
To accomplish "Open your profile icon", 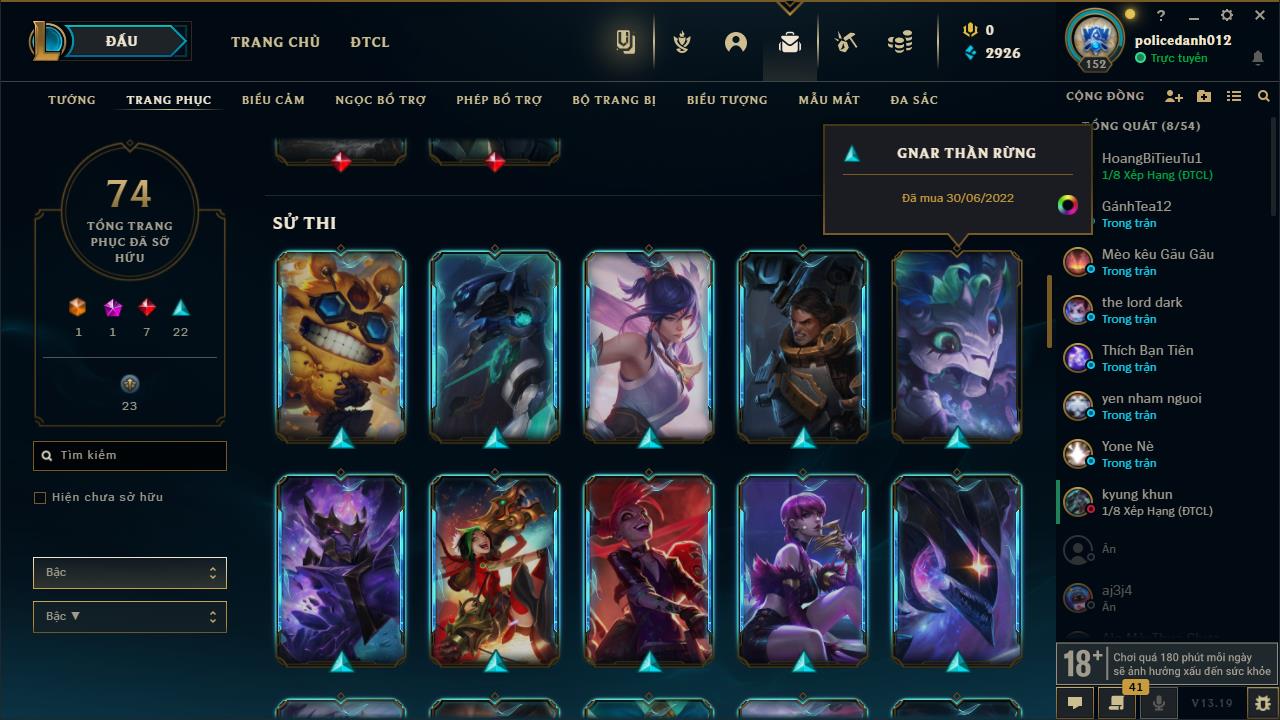I will click(x=735, y=42).
